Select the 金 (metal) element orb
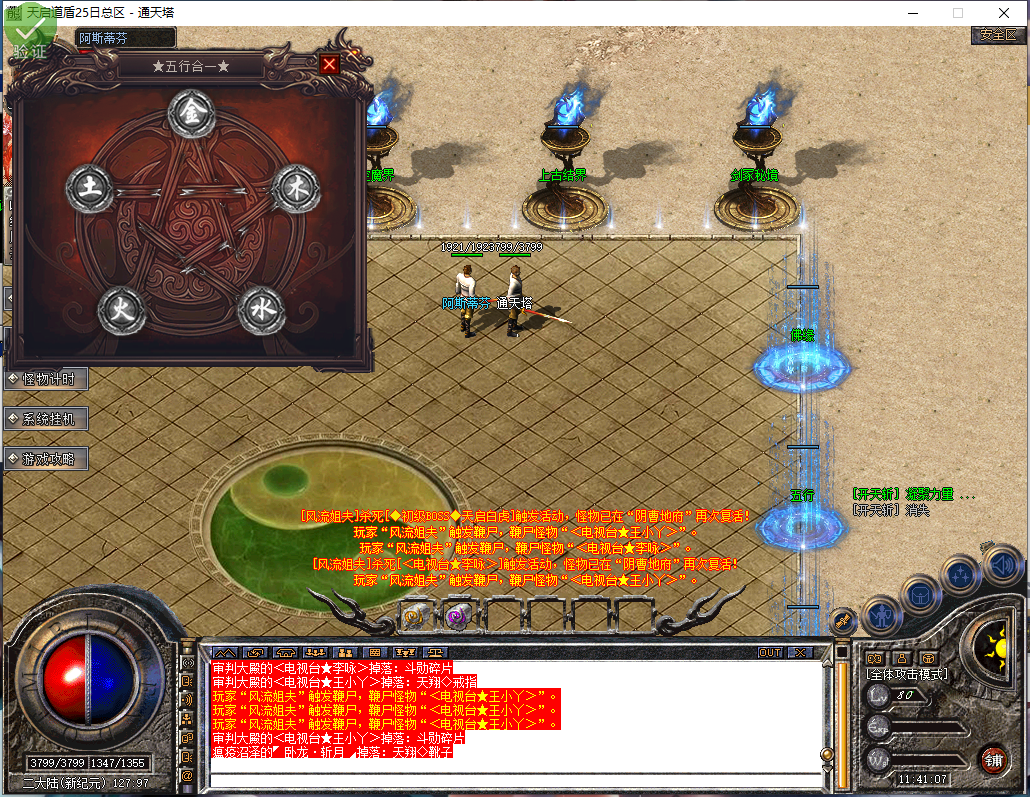1030x797 pixels. [x=191, y=114]
